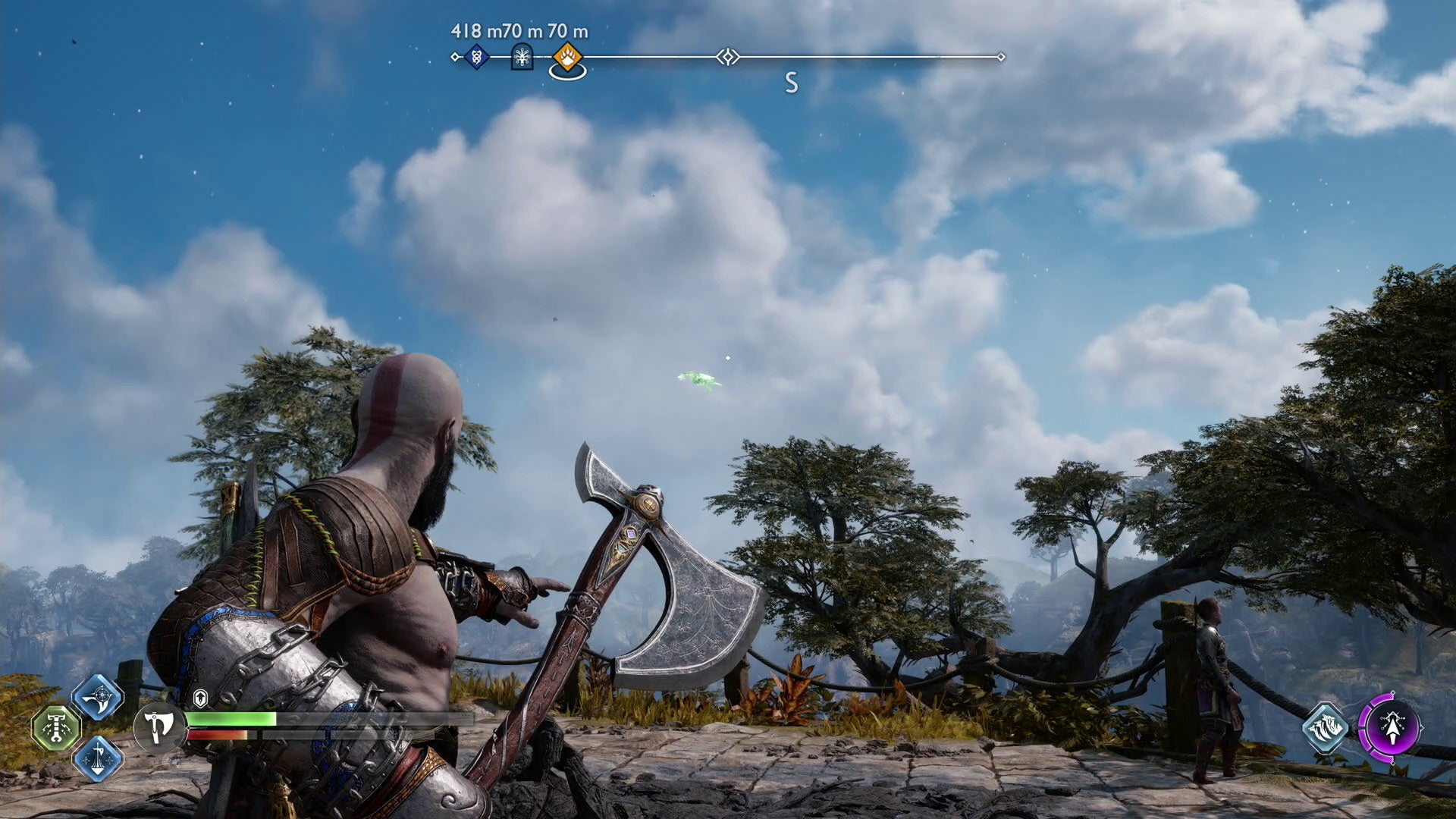Viewport: 1456px width, 819px height.
Task: Use the lower blue axe runic attack
Action: click(x=98, y=758)
